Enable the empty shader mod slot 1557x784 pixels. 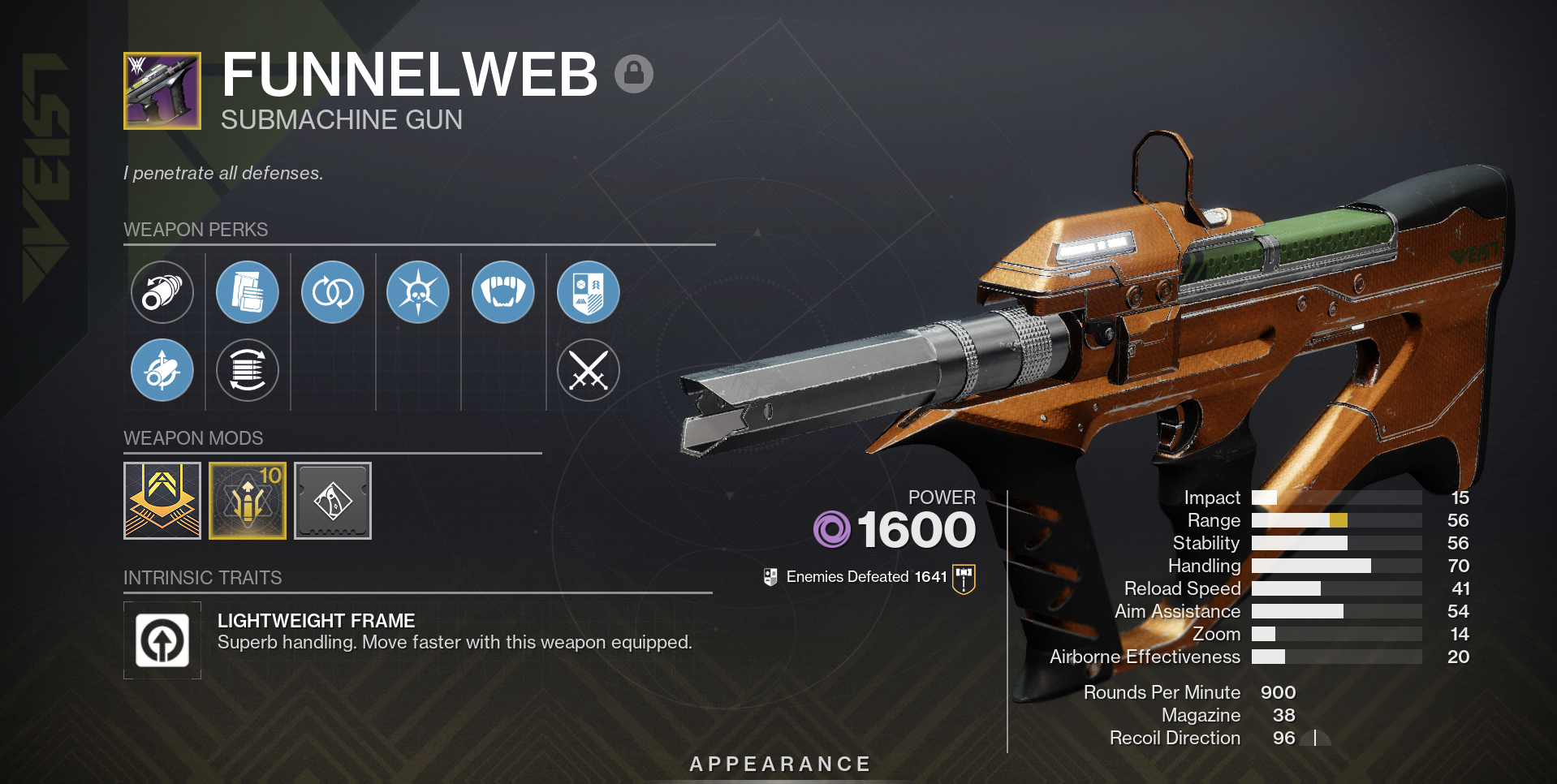point(332,501)
